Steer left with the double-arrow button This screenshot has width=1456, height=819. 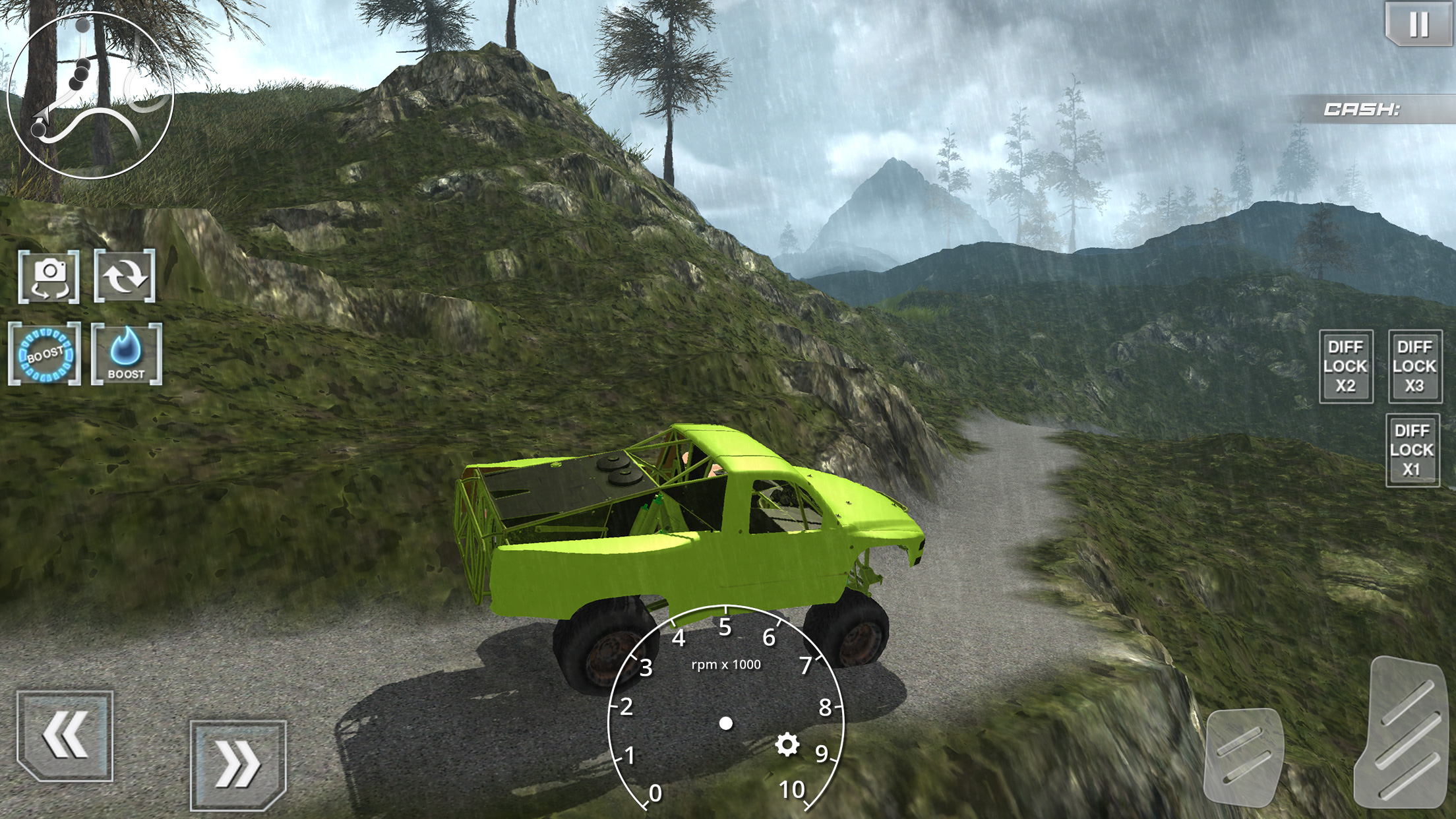coord(65,735)
